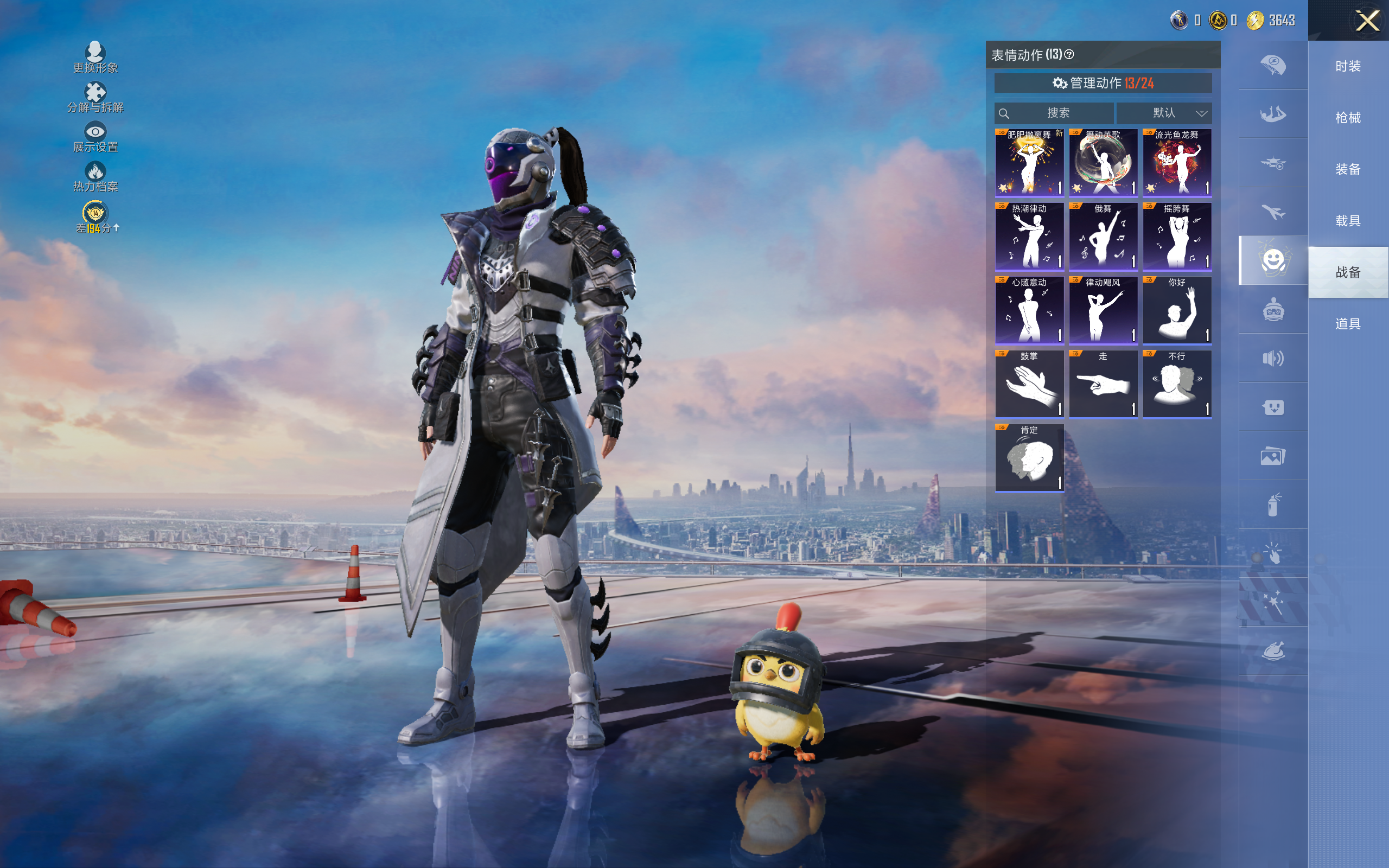Close the inventory screen with the X
Viewport: 1389px width, 868px height.
point(1367,21)
